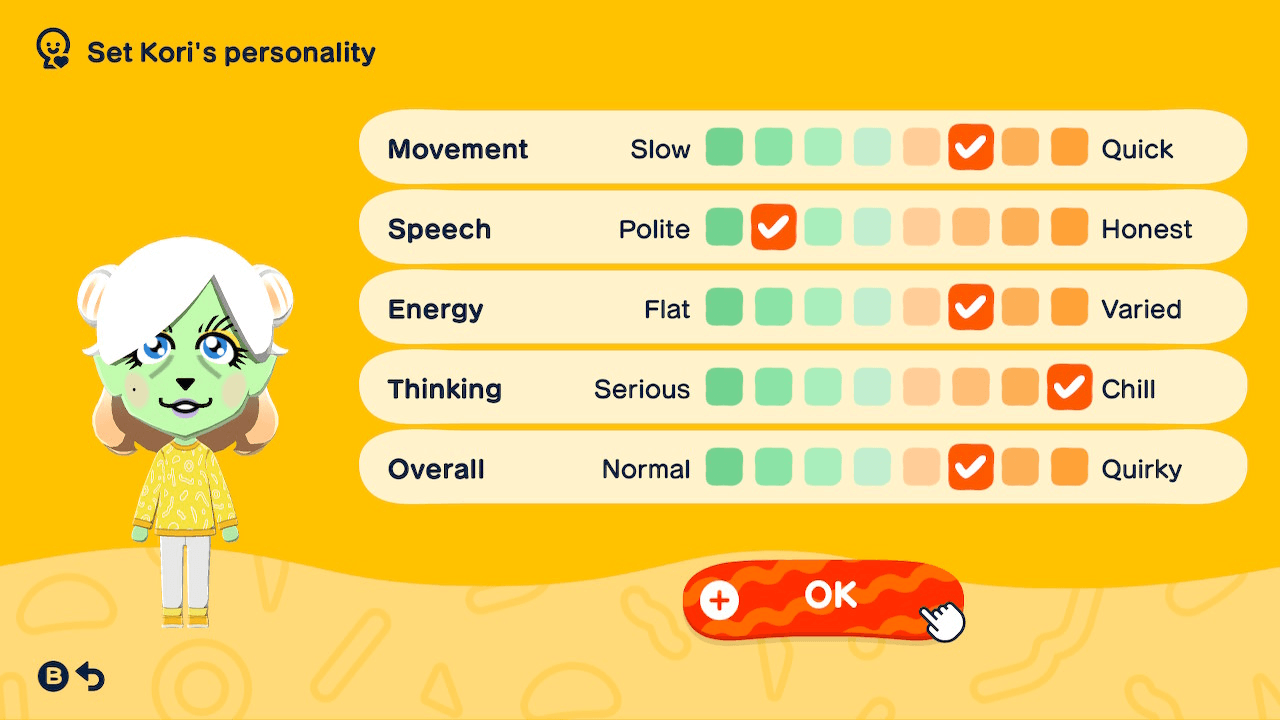Select the fourth green segment in Thinking row
The height and width of the screenshot is (720, 1280).
(x=872, y=387)
